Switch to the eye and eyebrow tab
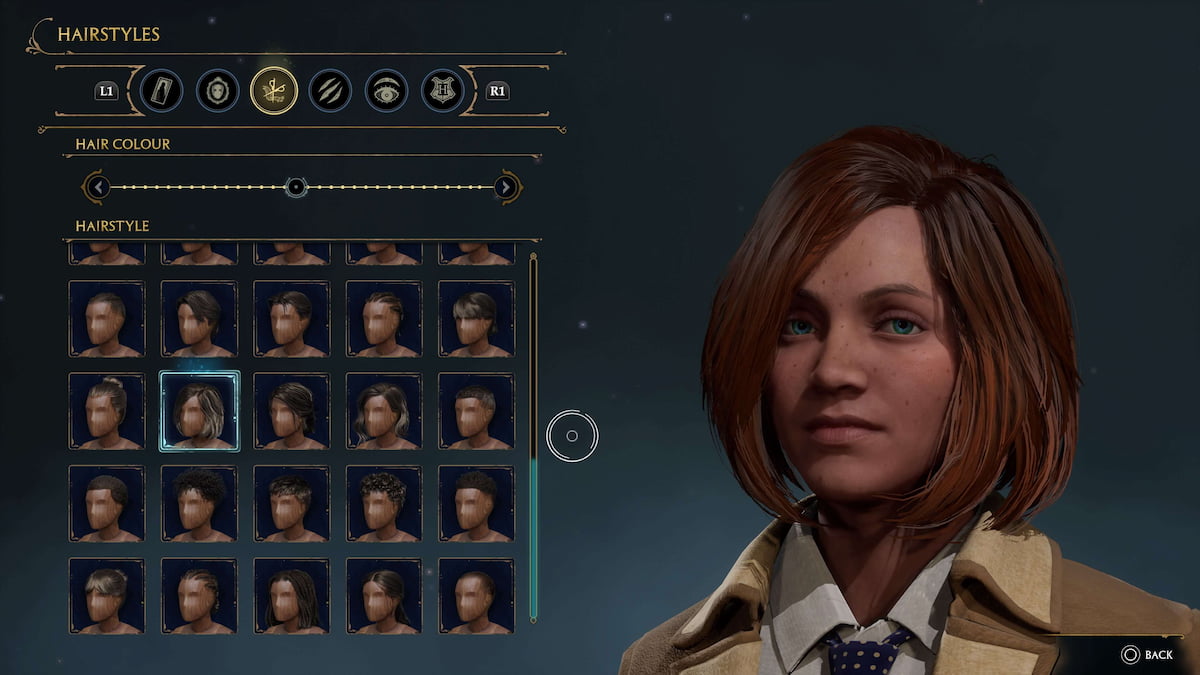1200x675 pixels. [386, 91]
